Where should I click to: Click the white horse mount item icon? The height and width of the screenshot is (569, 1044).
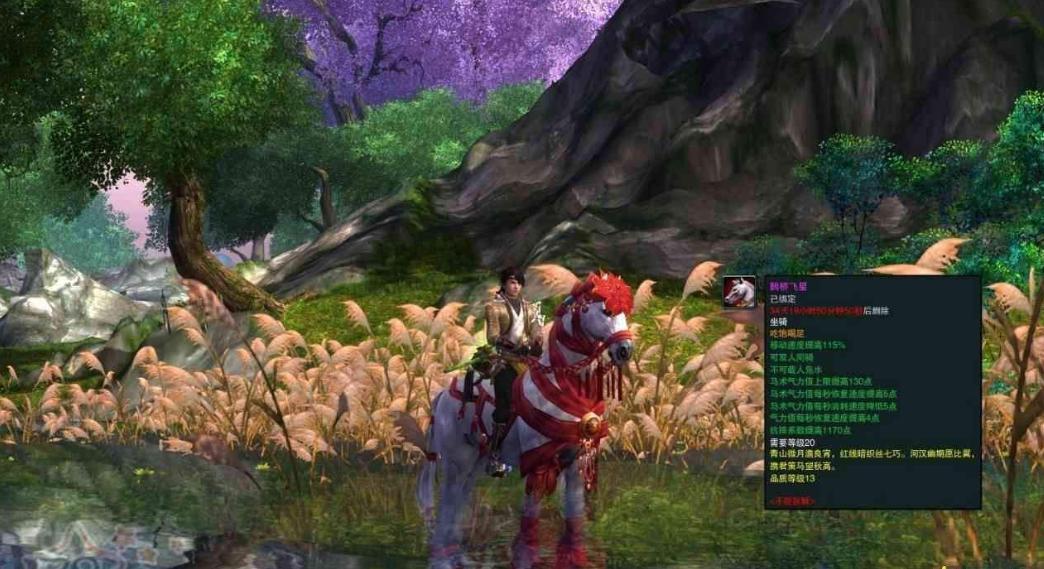(x=739, y=291)
